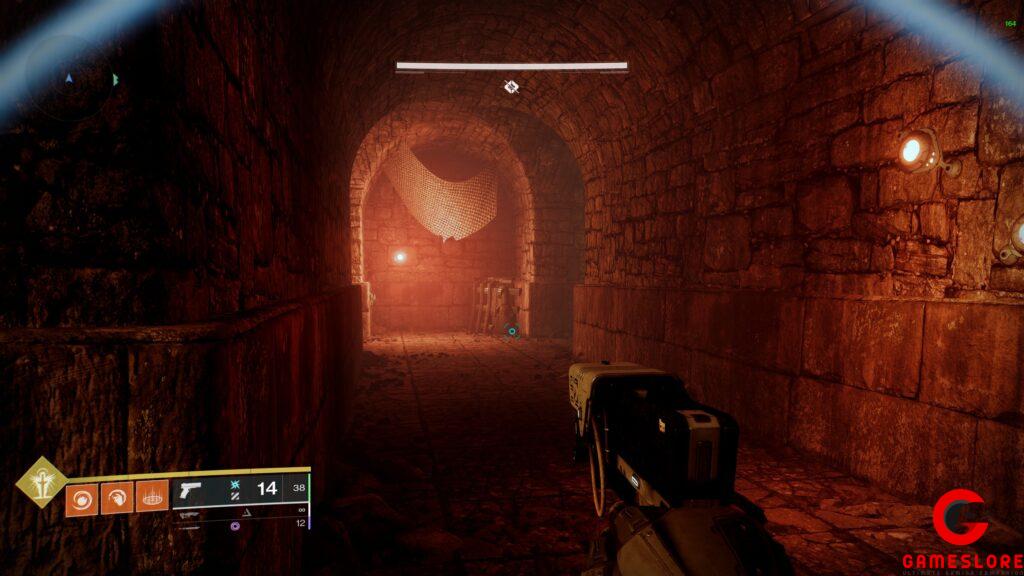Trigger the class ability rift icon
Screen dimensions: 1024x576
tap(152, 496)
